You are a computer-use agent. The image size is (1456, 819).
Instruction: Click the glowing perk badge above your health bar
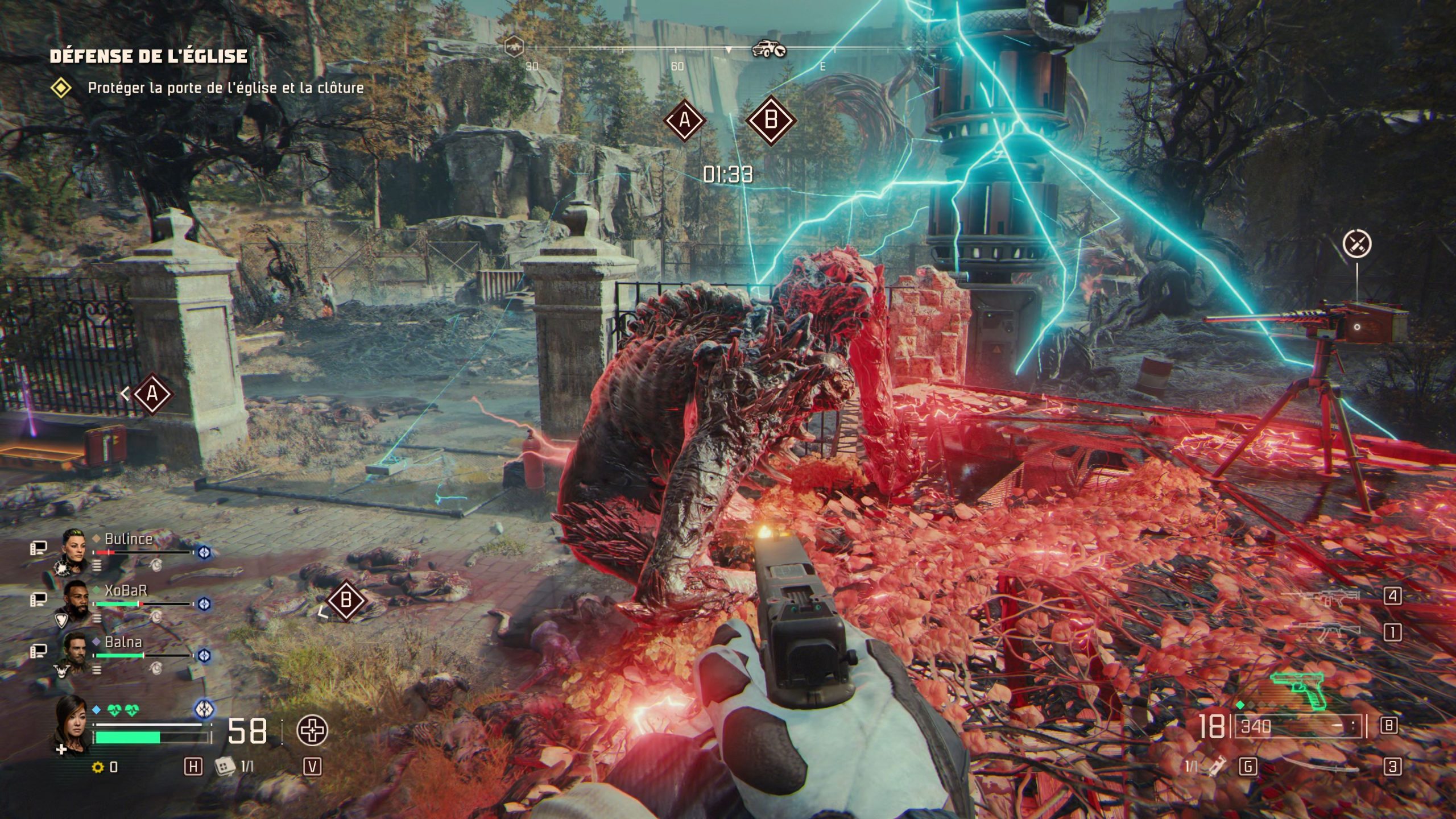pos(204,709)
